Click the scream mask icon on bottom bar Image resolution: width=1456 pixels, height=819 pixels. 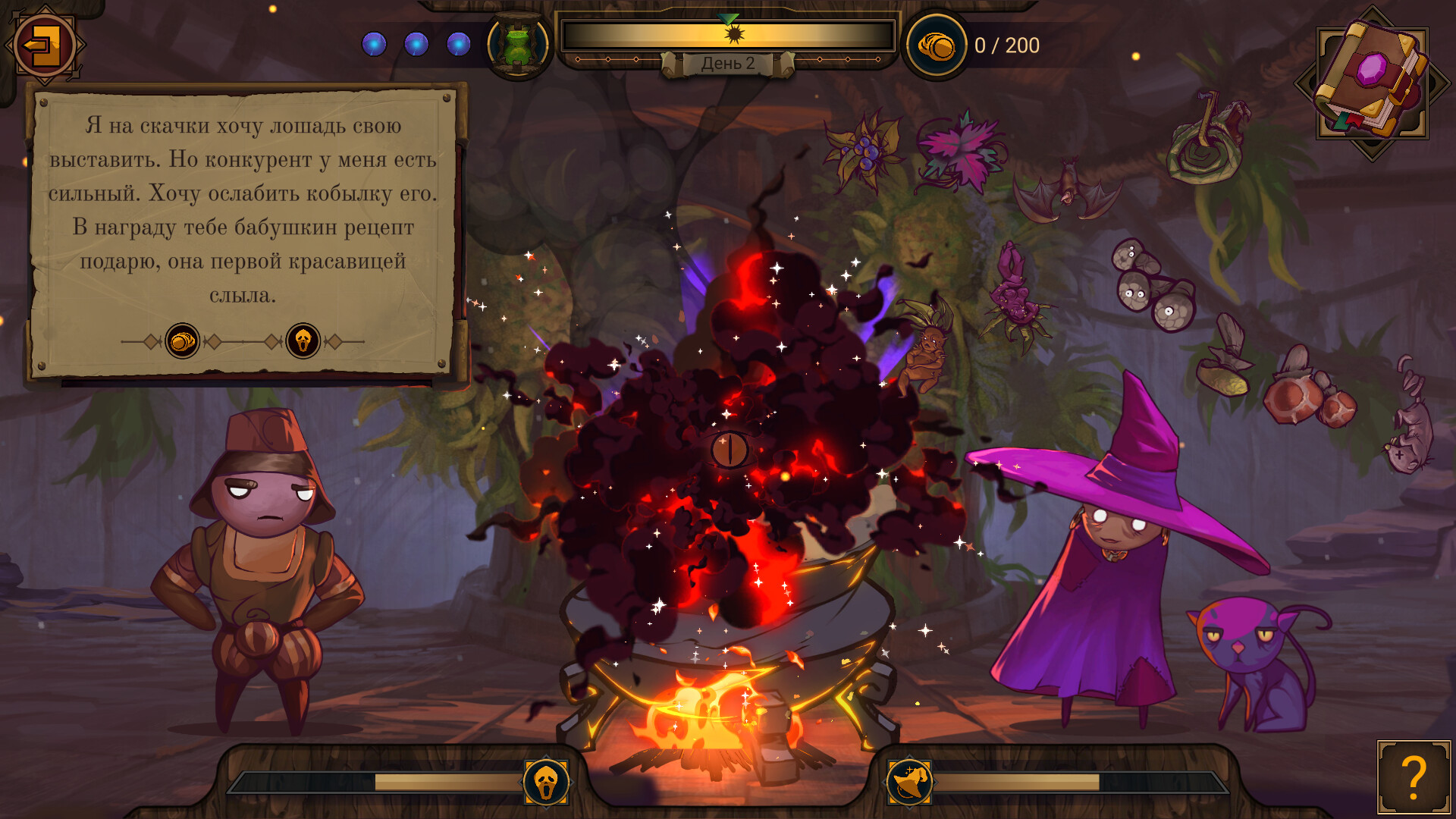pyautogui.click(x=548, y=783)
